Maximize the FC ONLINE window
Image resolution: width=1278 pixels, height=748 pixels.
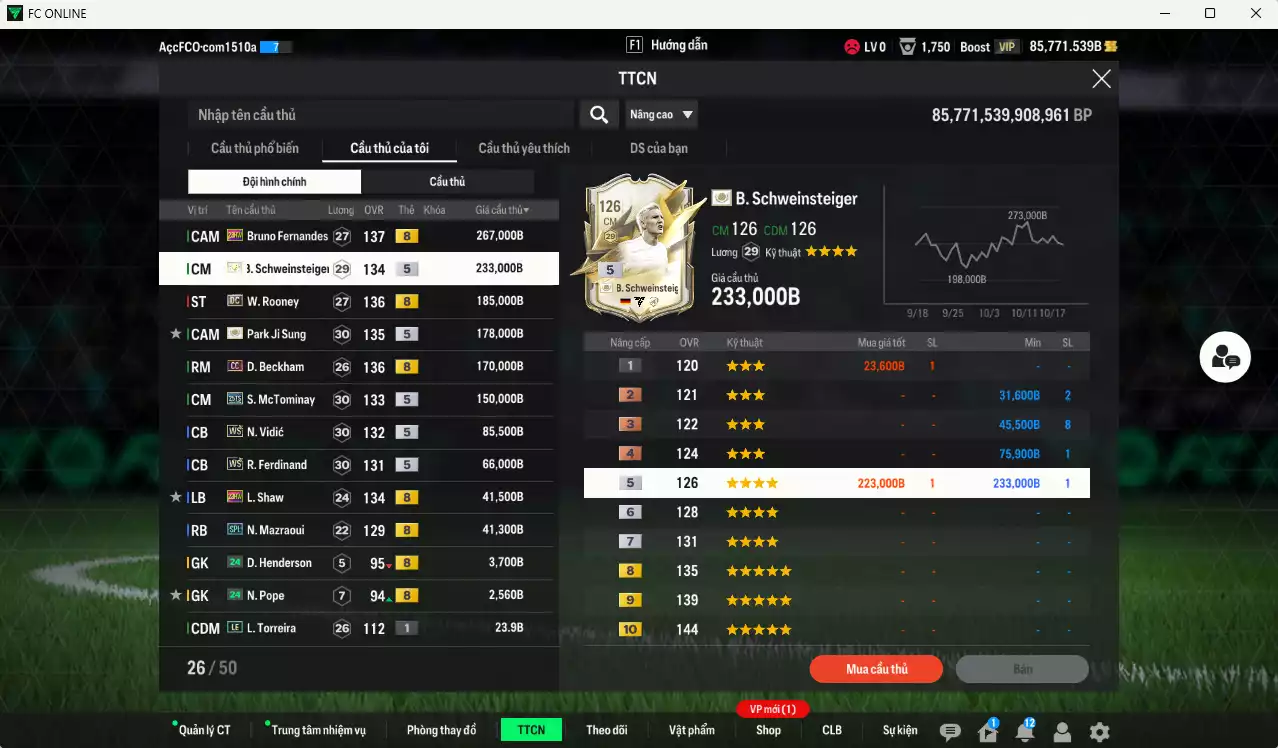click(1210, 13)
